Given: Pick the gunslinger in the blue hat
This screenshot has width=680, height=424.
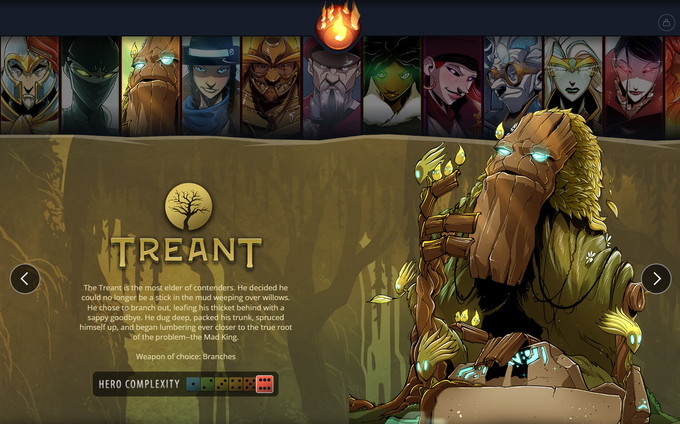Looking at the screenshot, I should pos(211,86).
